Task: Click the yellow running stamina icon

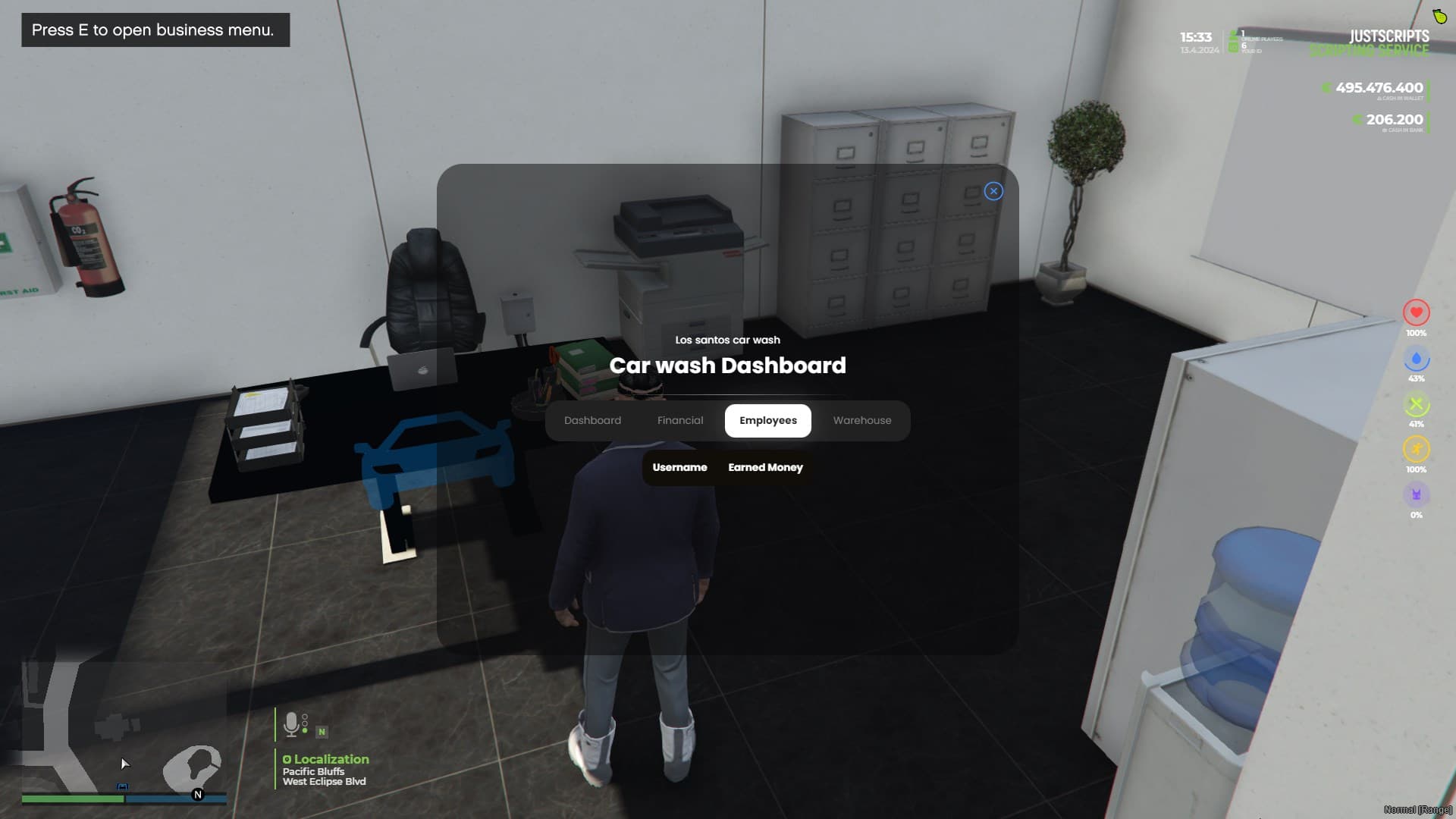Action: coord(1416,450)
